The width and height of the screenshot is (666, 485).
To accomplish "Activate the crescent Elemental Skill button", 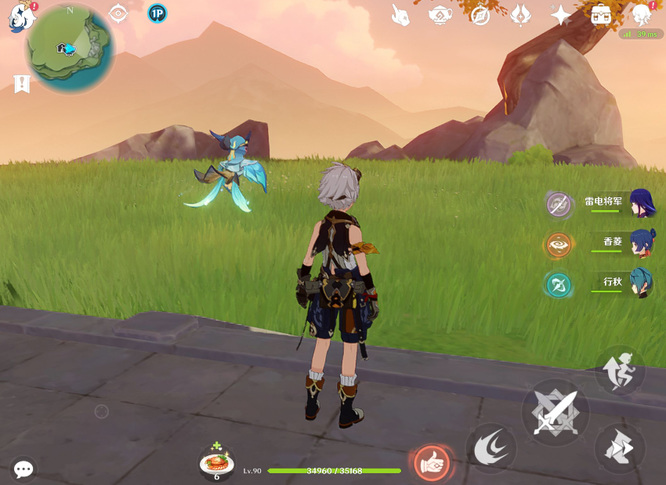I will 491,447.
